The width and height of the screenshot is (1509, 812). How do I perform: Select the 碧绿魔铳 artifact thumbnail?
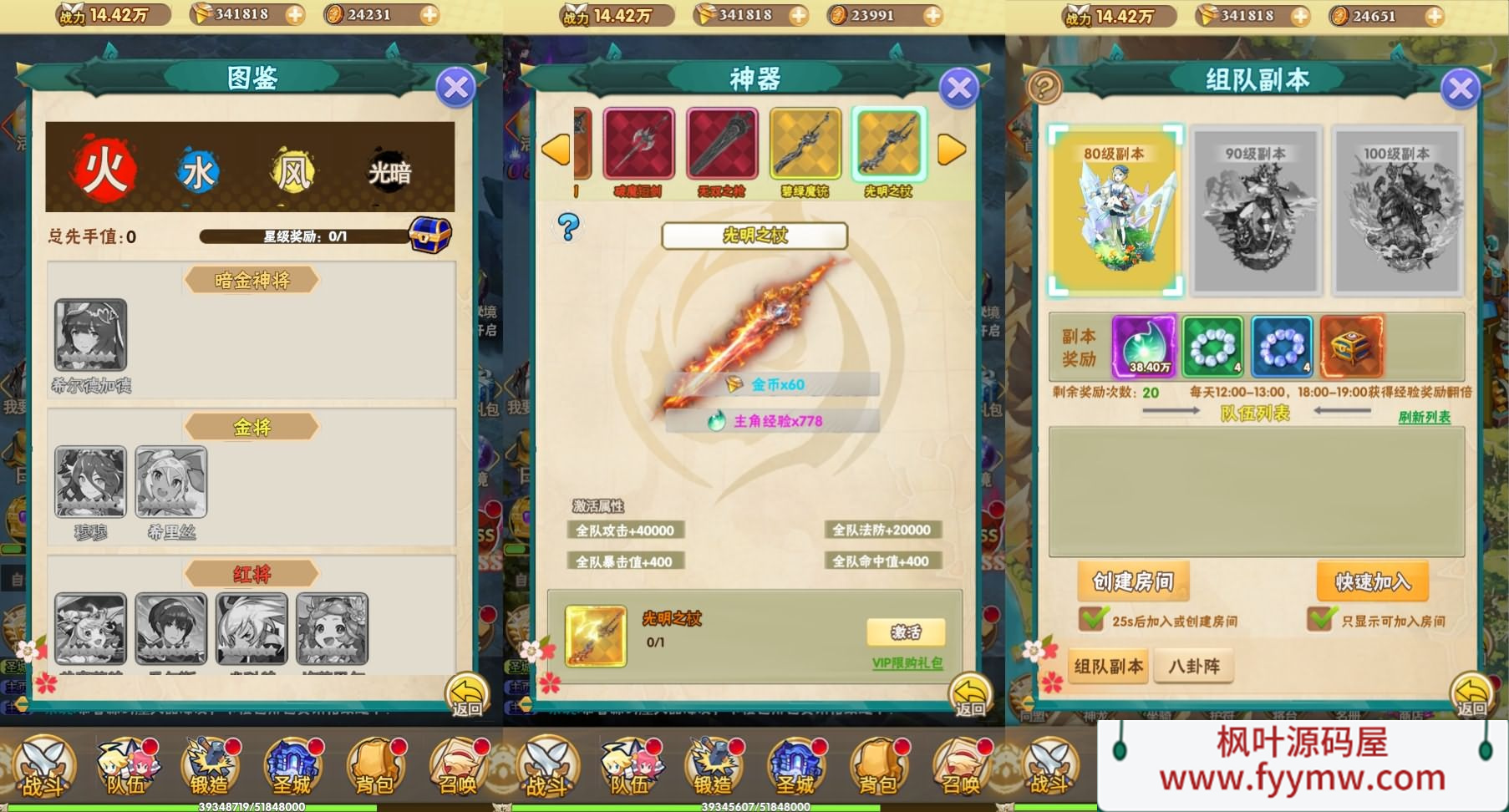coord(805,145)
